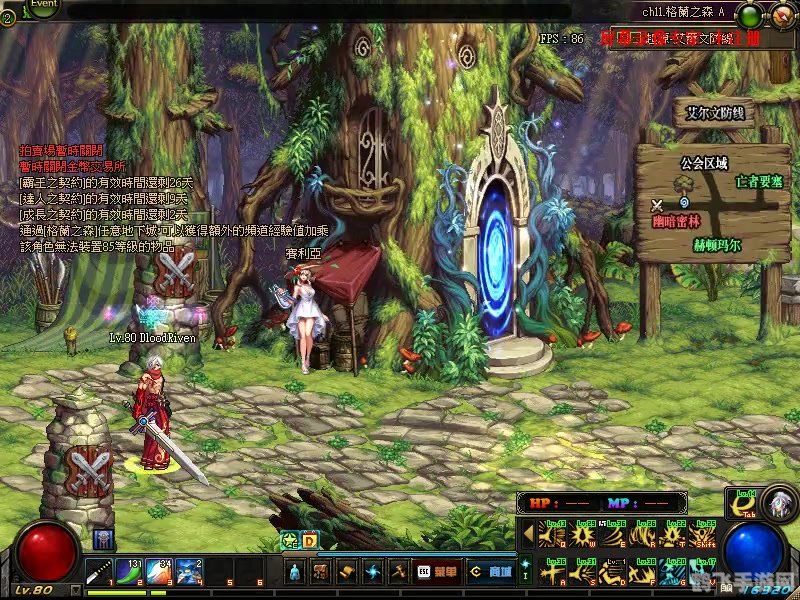The image size is (800, 600).
Task: Activate the Lv.43 skill bound to Q
Action: [x=552, y=534]
